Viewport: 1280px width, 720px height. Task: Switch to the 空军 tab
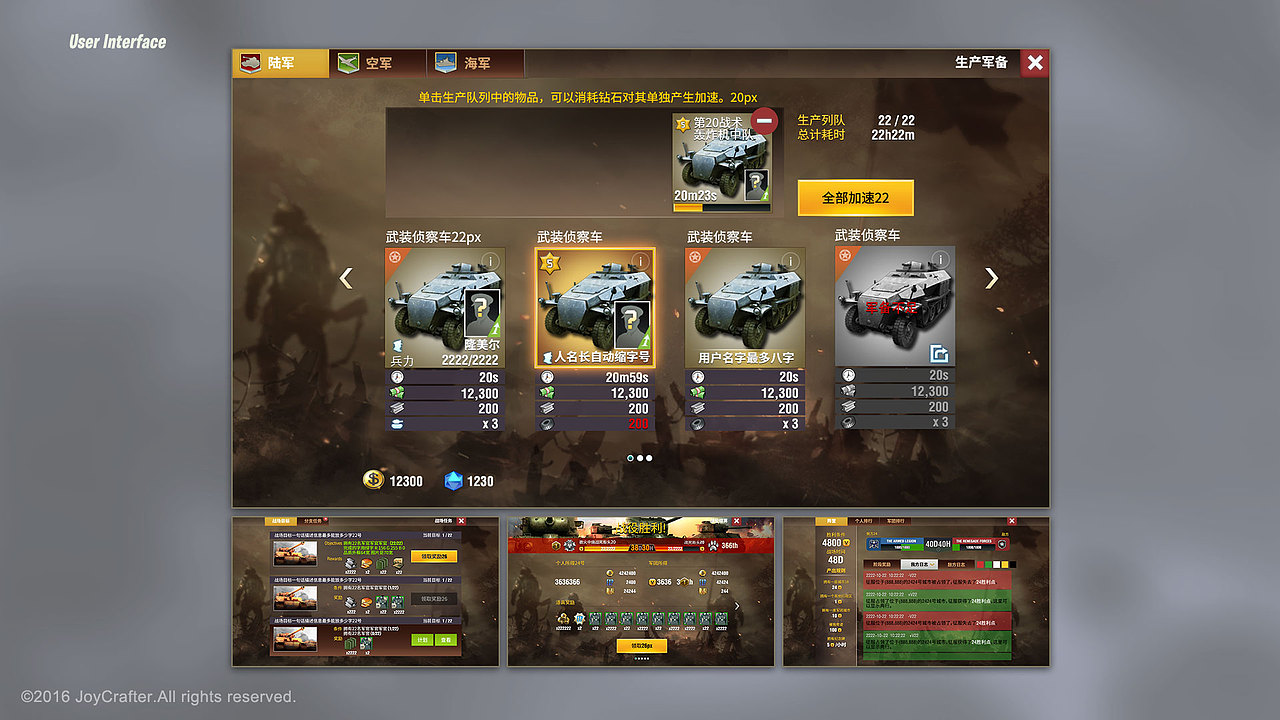(x=377, y=62)
